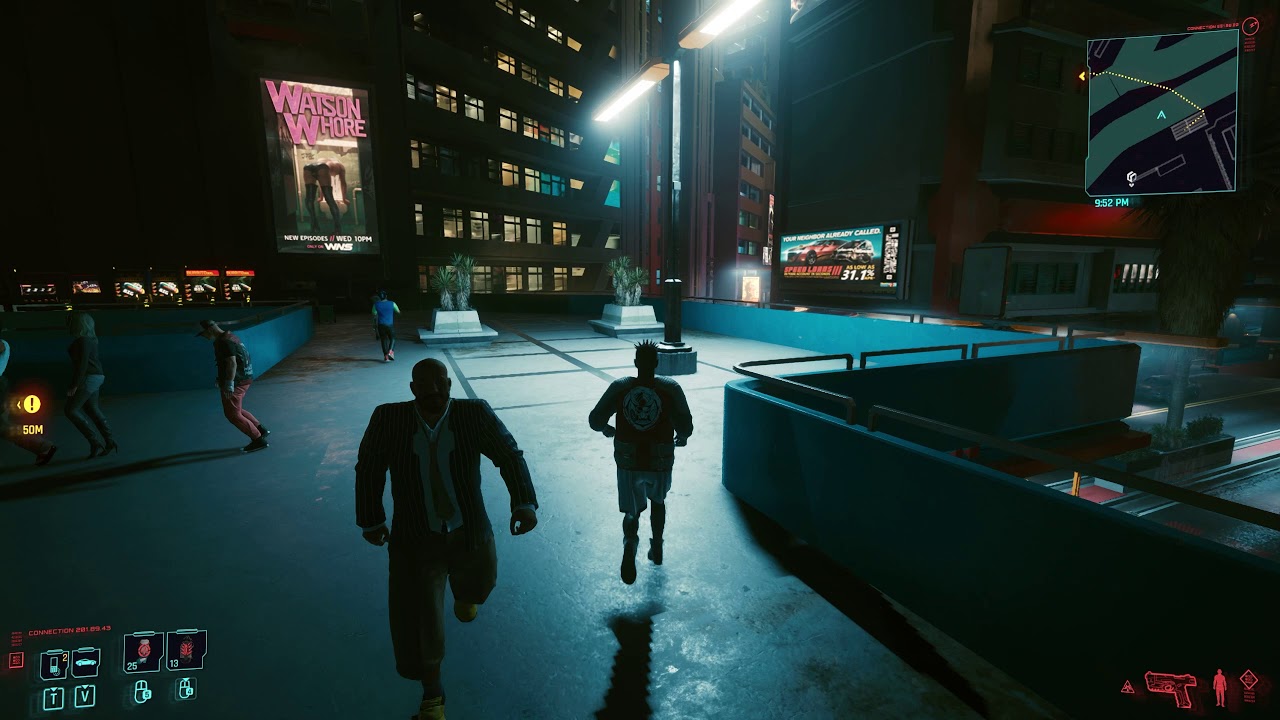
Task: Click the player arrow on the minimap
Action: tap(1160, 115)
